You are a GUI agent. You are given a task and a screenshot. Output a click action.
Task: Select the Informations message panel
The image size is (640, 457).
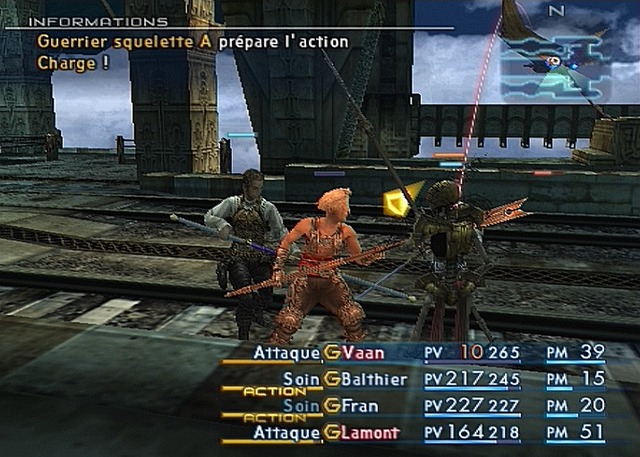point(192,41)
